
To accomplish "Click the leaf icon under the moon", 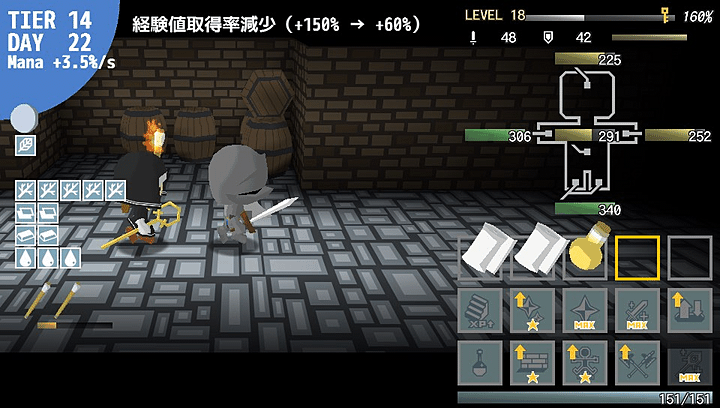I will [25, 146].
